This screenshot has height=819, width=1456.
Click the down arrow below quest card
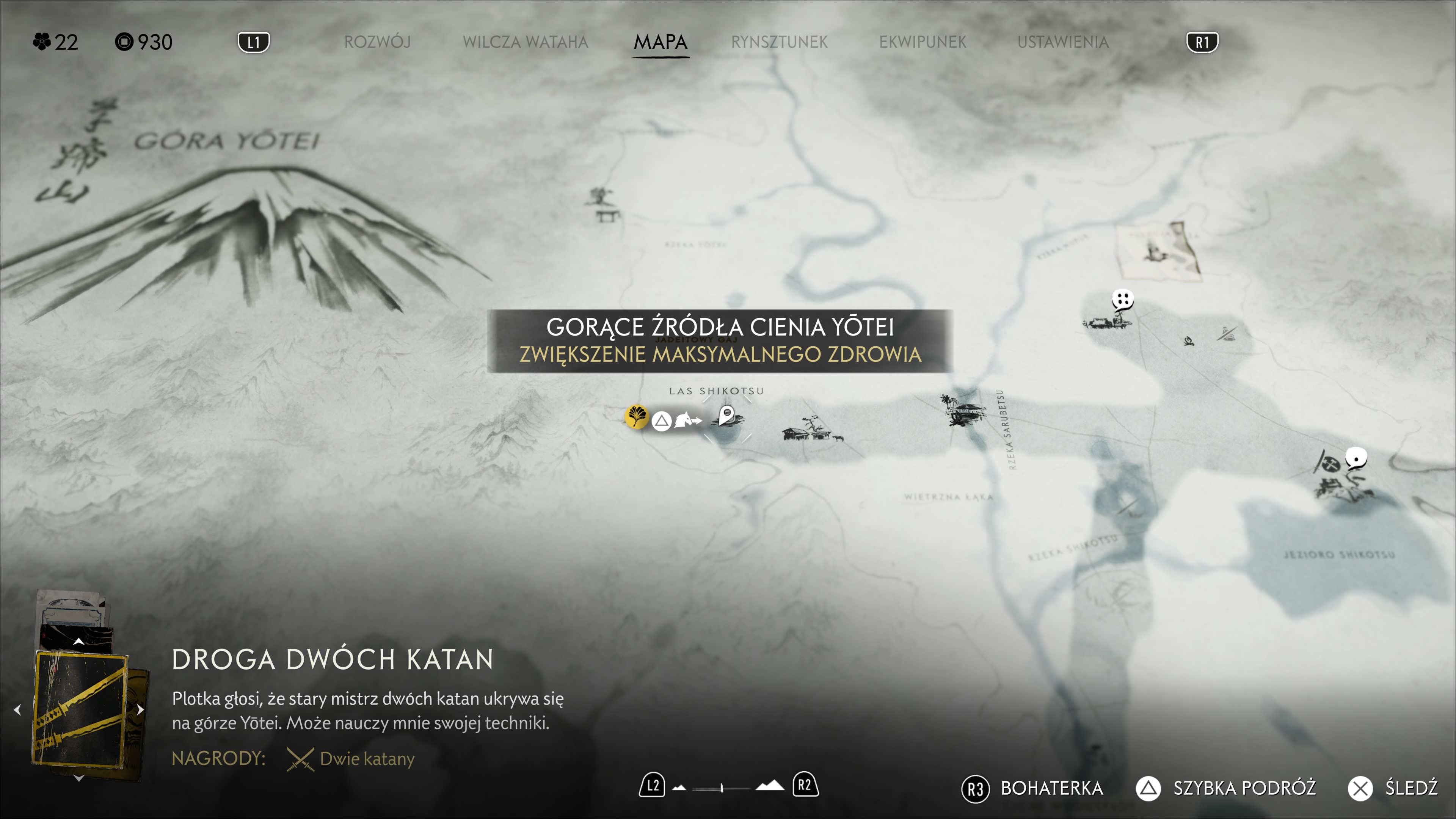click(79, 779)
